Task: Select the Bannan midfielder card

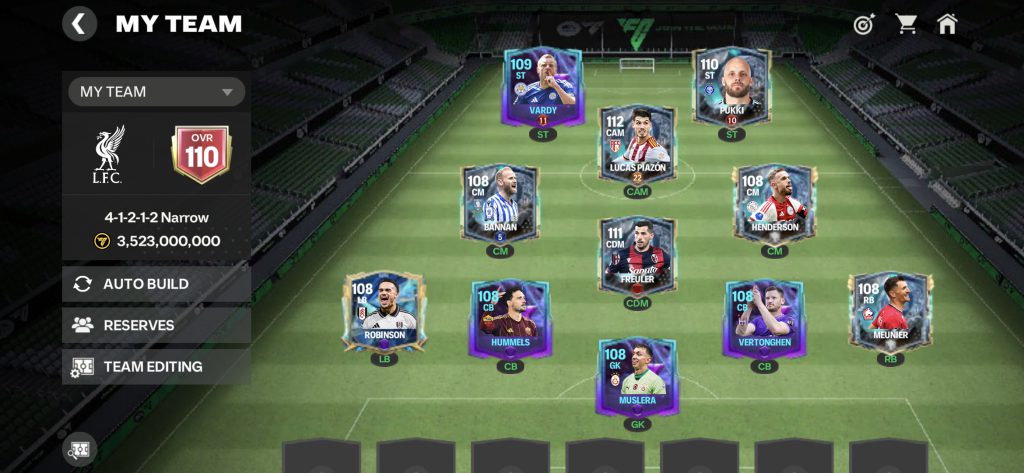Action: click(500, 204)
